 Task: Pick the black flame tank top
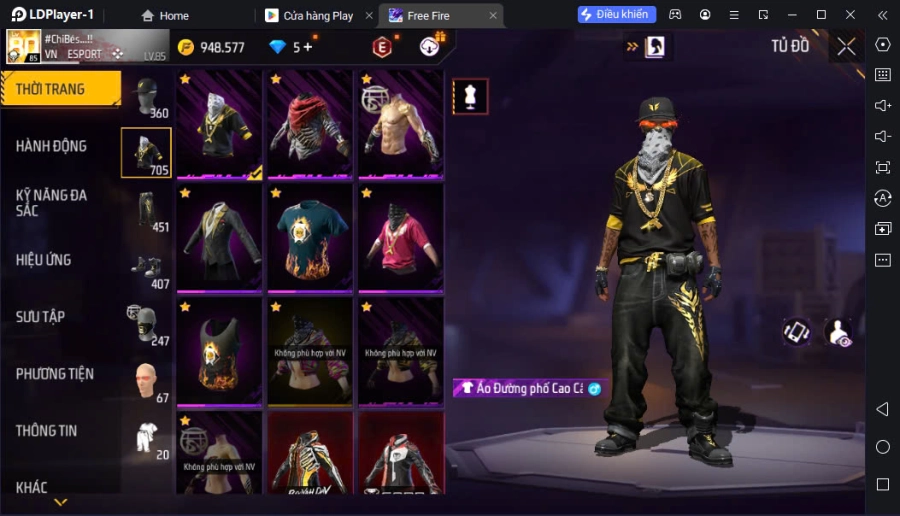[220, 351]
